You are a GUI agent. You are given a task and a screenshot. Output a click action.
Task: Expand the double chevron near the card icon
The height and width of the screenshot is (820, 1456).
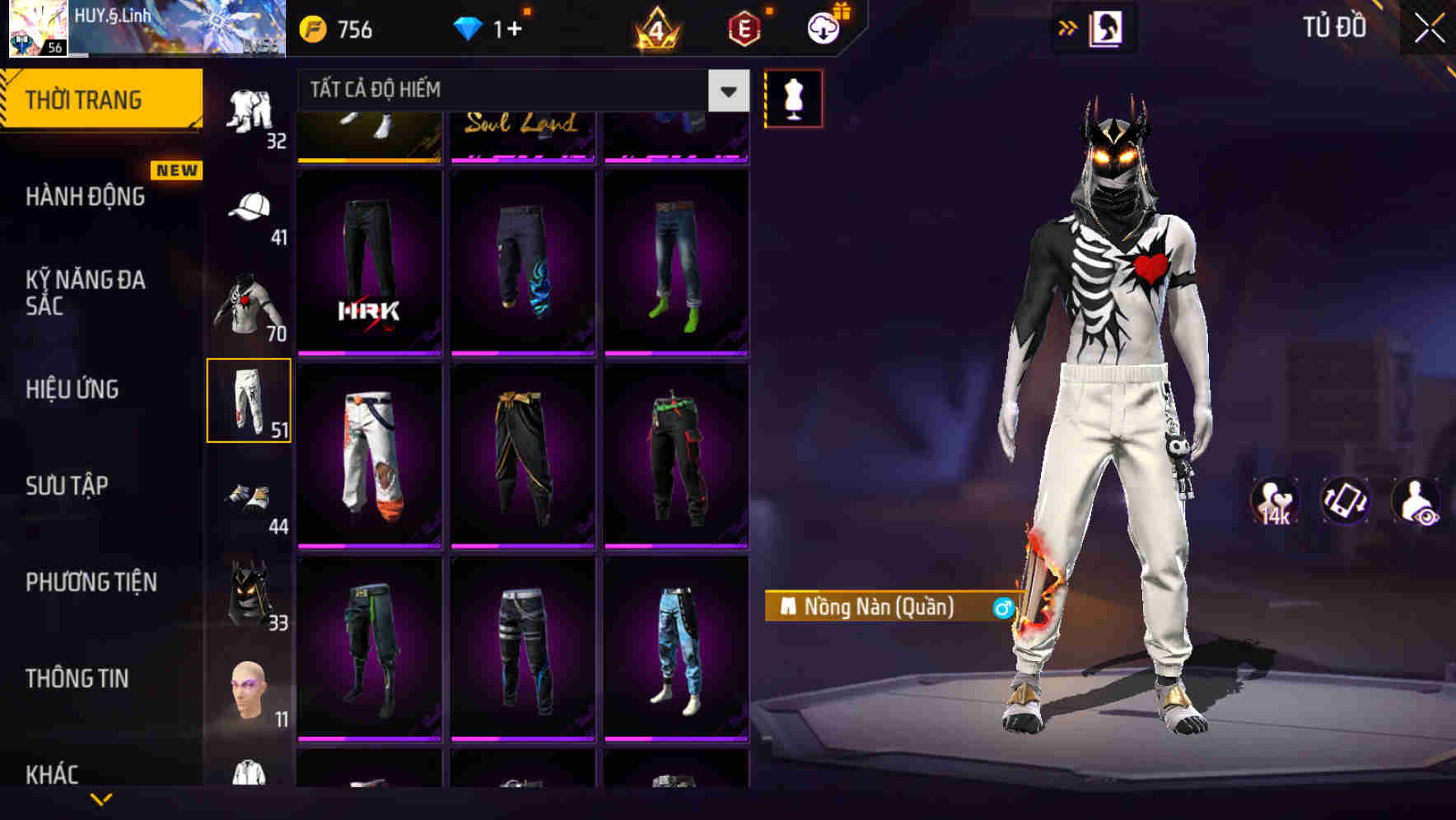pyautogui.click(x=1068, y=27)
